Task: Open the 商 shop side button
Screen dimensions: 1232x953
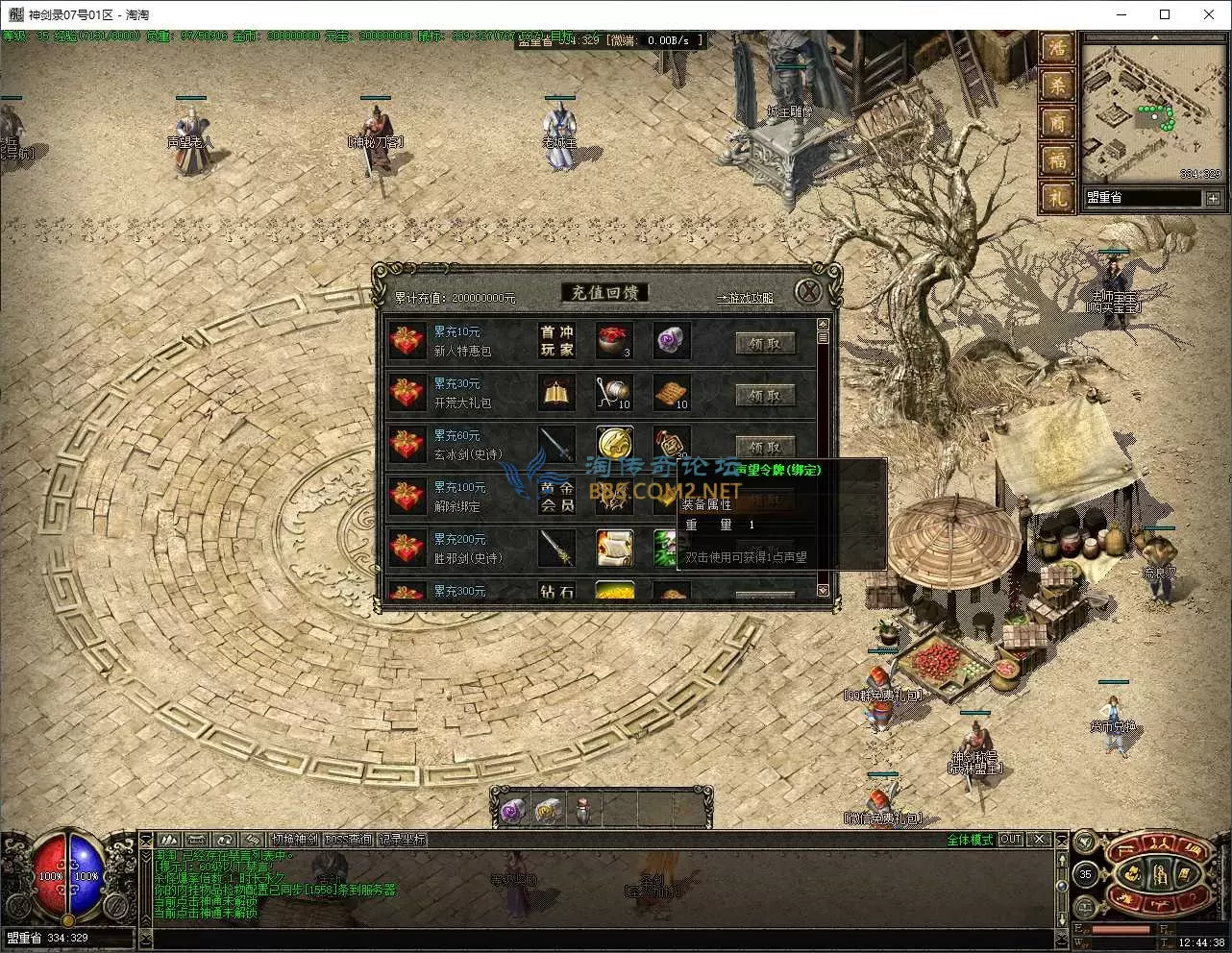Action: [x=1057, y=123]
